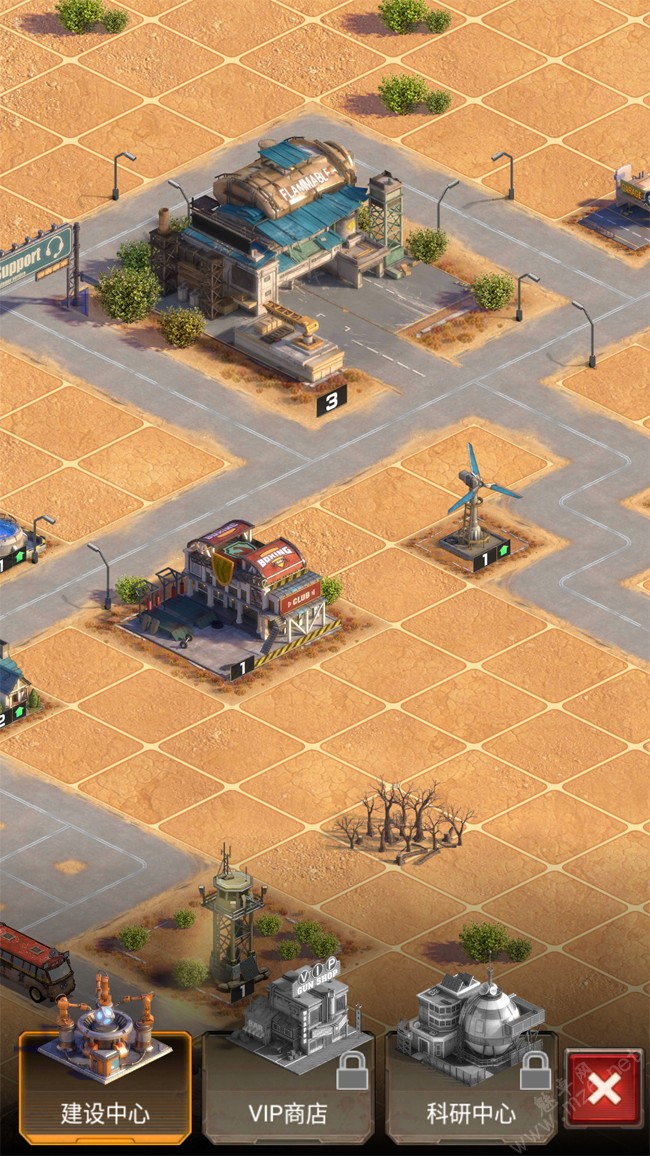Close the build menu with red X
The width and height of the screenshot is (650, 1156).
pyautogui.click(x=603, y=1089)
